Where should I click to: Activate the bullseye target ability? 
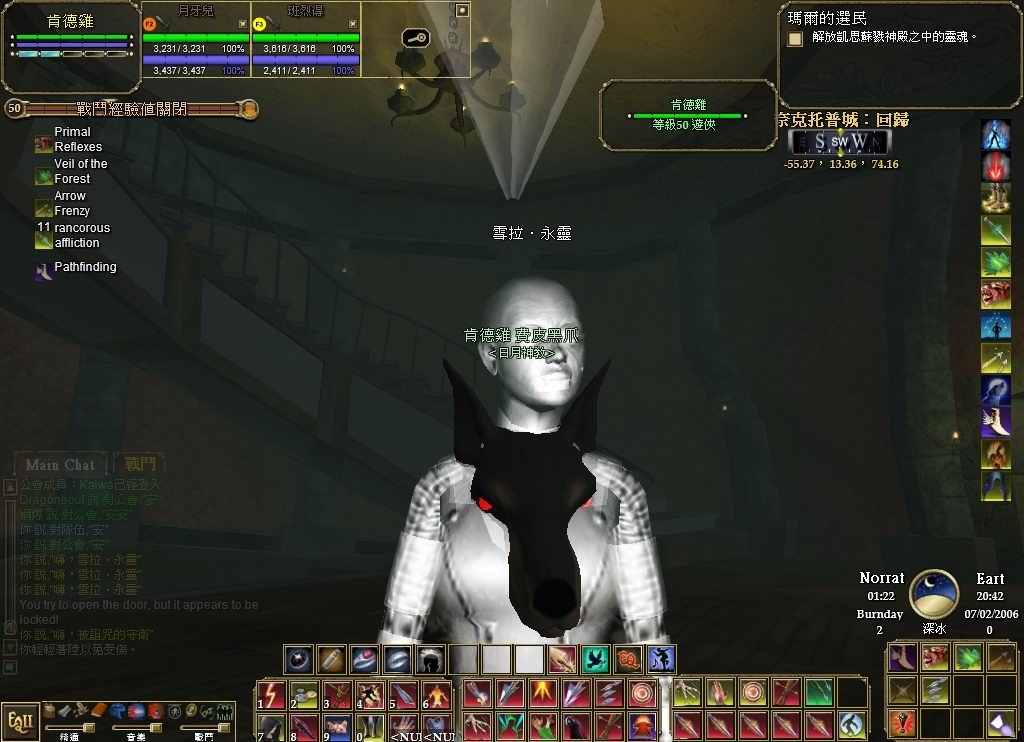[x=642, y=693]
